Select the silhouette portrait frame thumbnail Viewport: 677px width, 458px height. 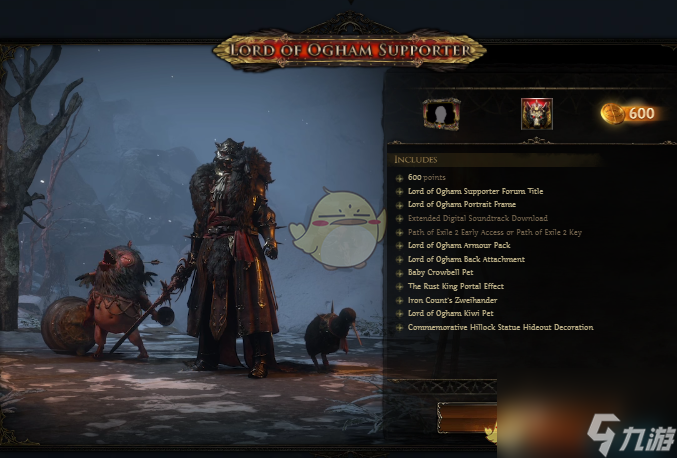coord(440,114)
